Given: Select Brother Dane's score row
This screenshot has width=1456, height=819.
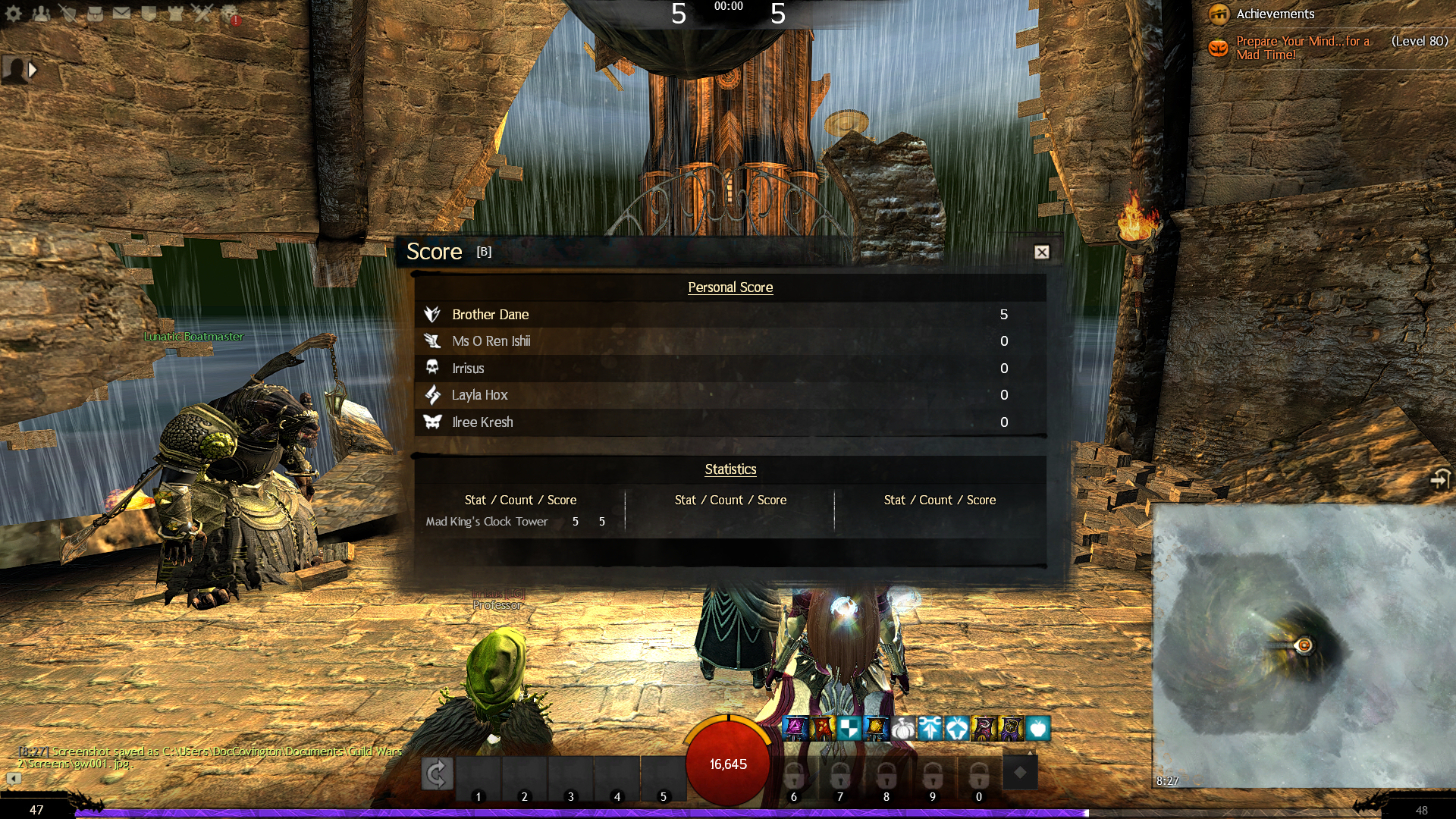Looking at the screenshot, I should [730, 314].
